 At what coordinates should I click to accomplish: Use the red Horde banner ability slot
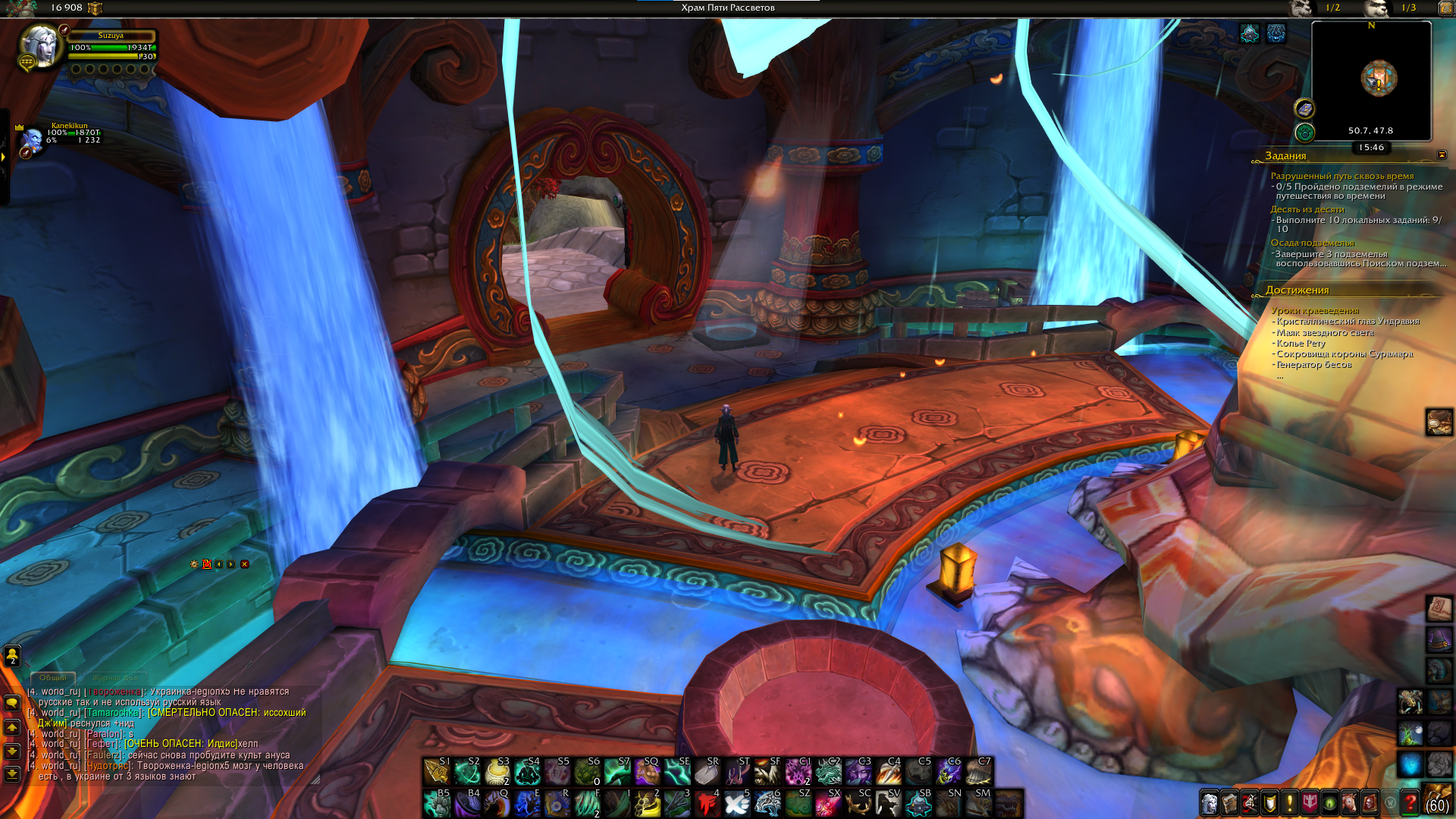(x=708, y=803)
